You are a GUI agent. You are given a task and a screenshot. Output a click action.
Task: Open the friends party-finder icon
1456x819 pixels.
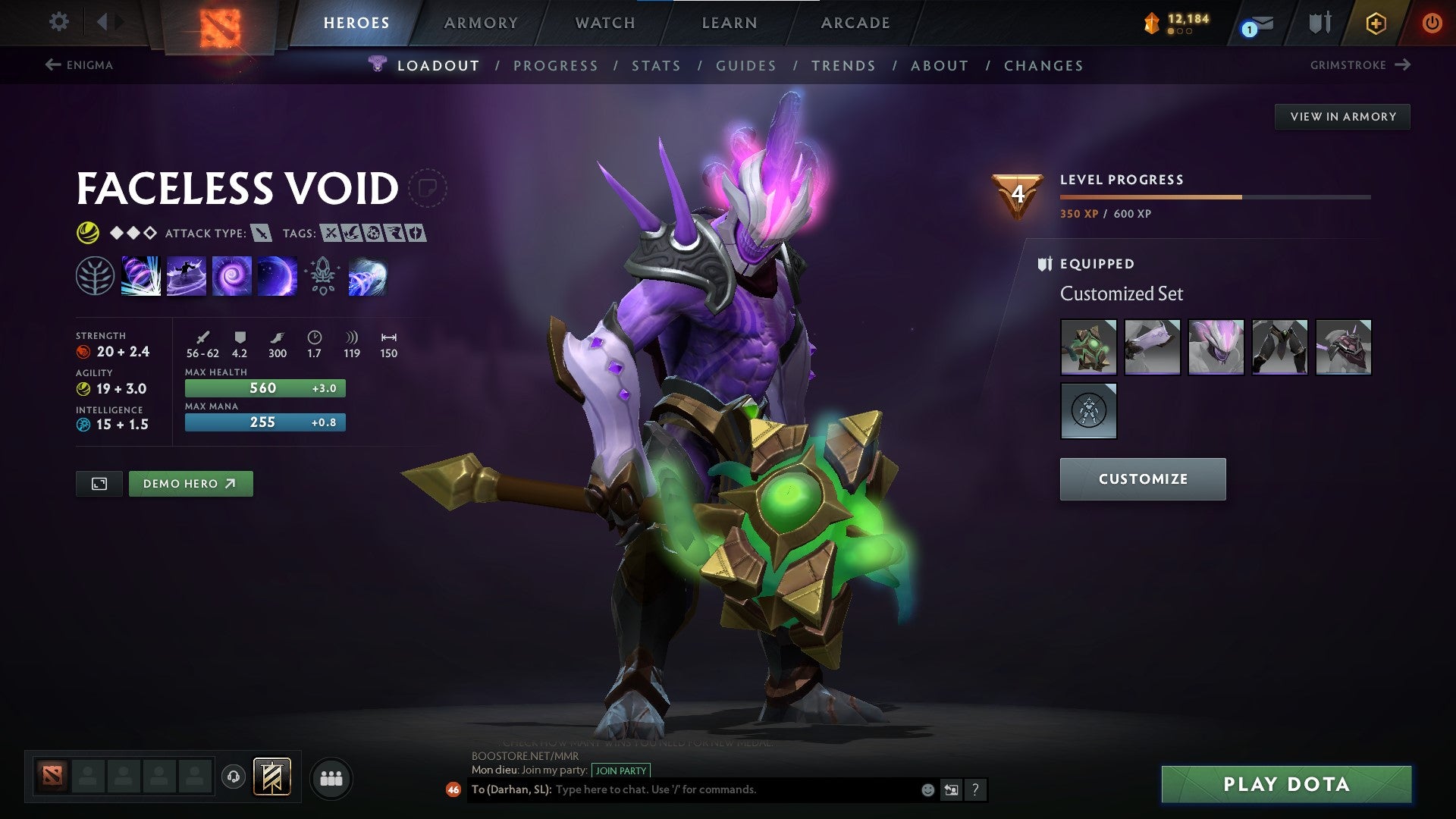tap(331, 777)
